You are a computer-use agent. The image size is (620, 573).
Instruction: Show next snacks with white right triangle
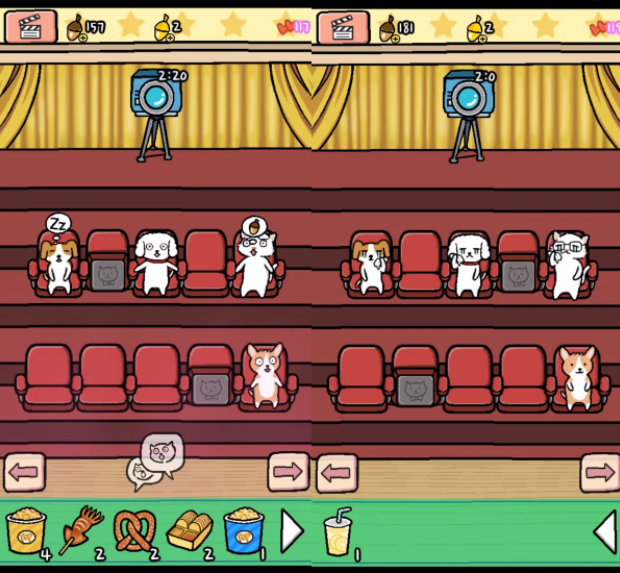tap(291, 531)
